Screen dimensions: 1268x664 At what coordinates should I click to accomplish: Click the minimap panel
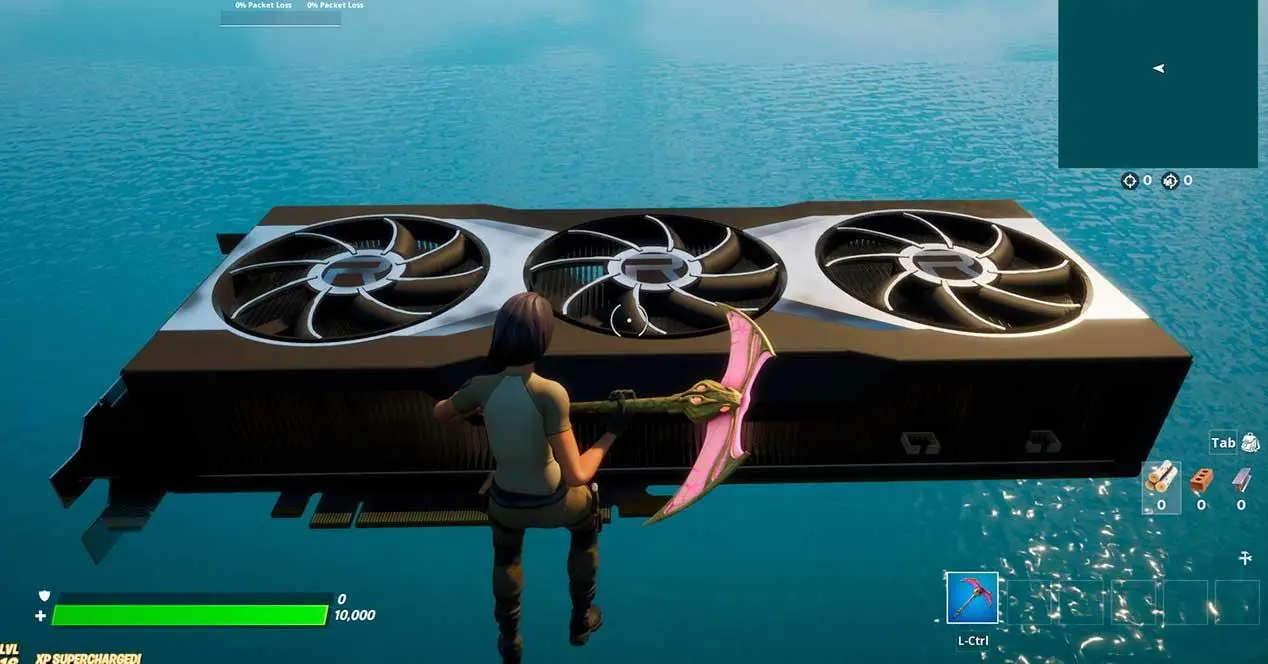(1157, 83)
